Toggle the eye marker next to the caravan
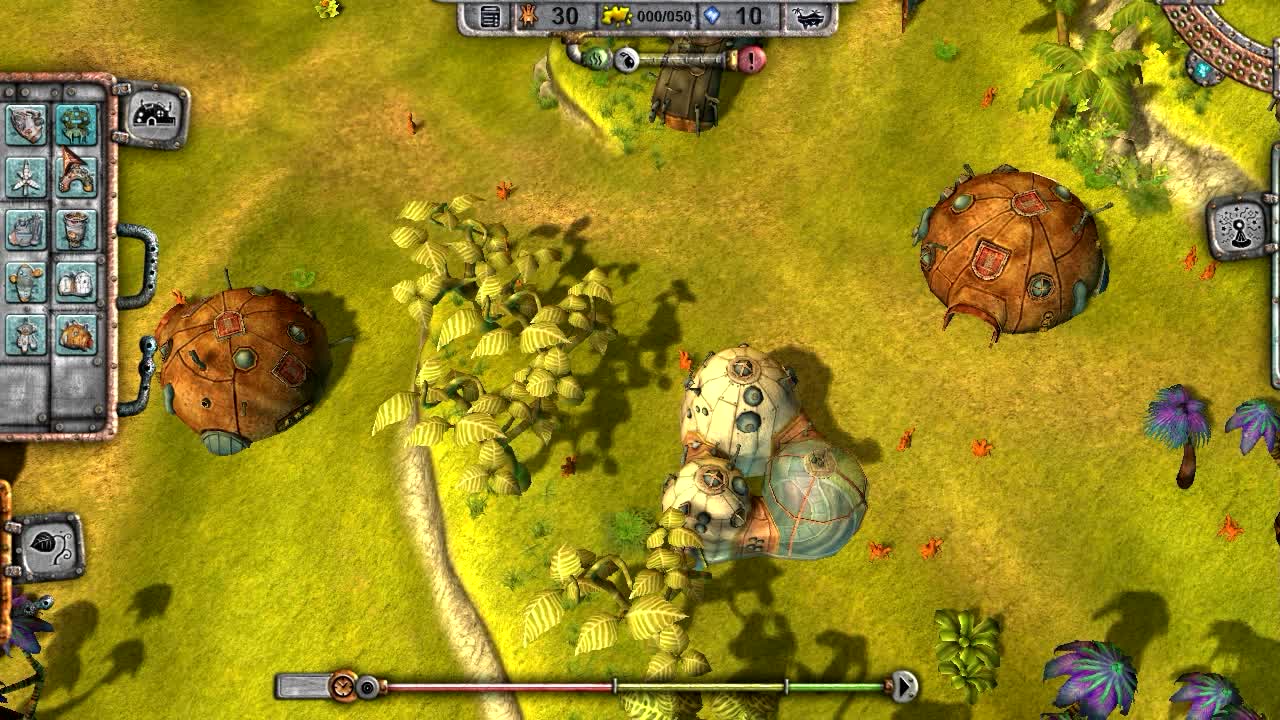This screenshot has width=1280, height=720. 625,61
